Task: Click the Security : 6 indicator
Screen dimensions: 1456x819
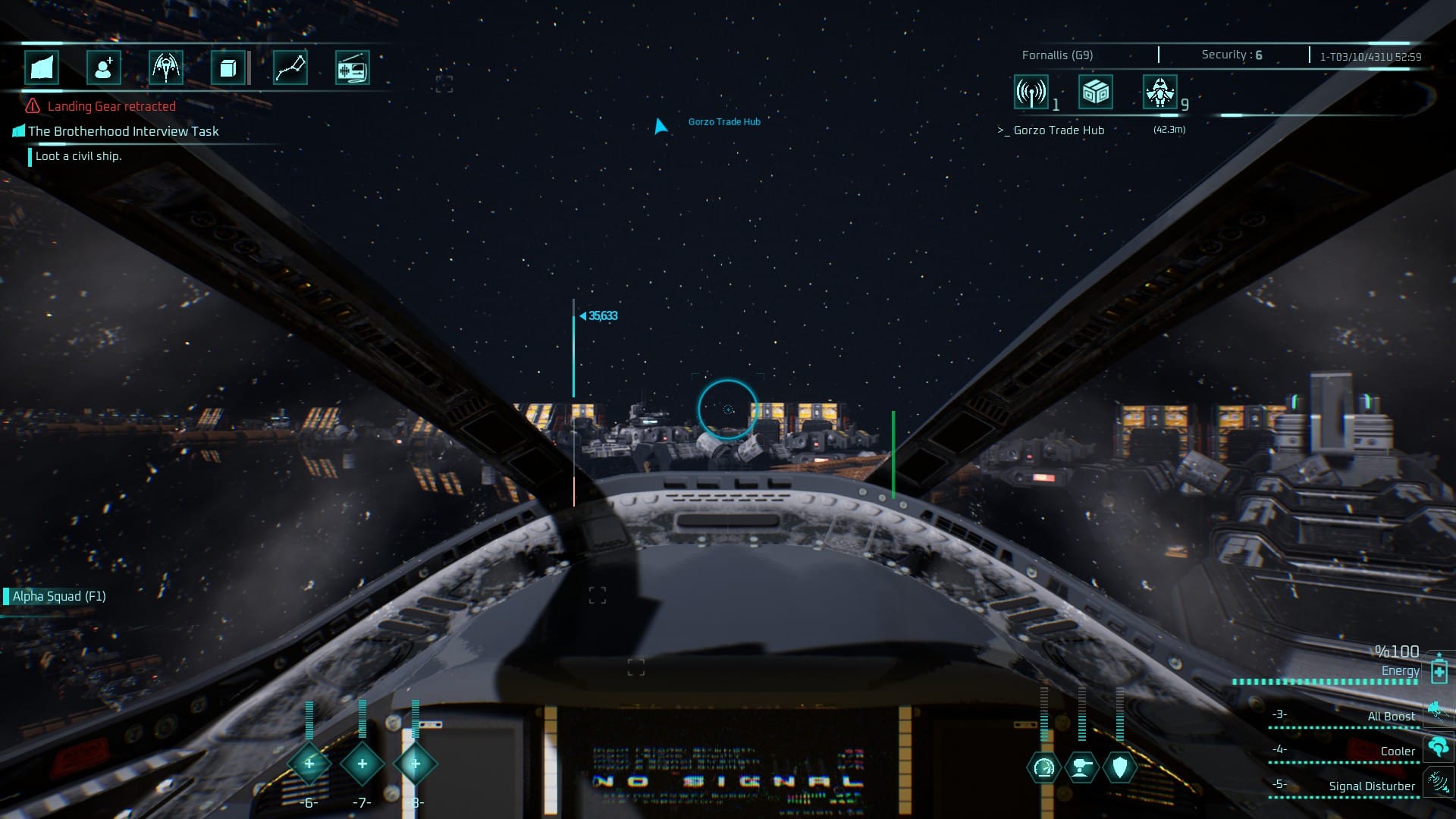Action: pos(1228,54)
